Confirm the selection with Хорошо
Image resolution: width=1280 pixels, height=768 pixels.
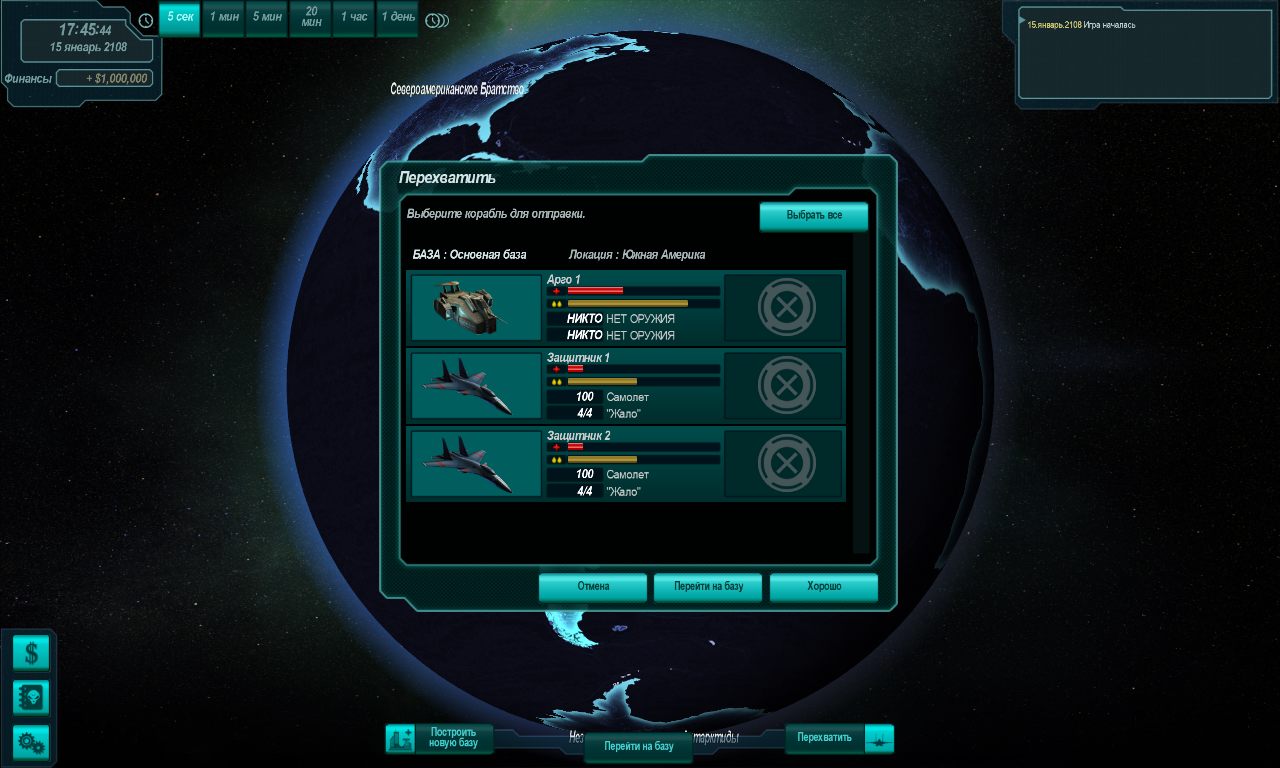(x=824, y=587)
